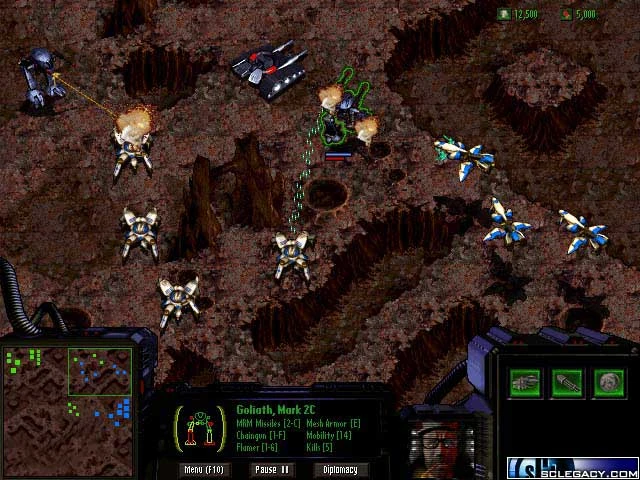Click on the minimap terrain view
This screenshot has width=640, height=480.
[69, 410]
